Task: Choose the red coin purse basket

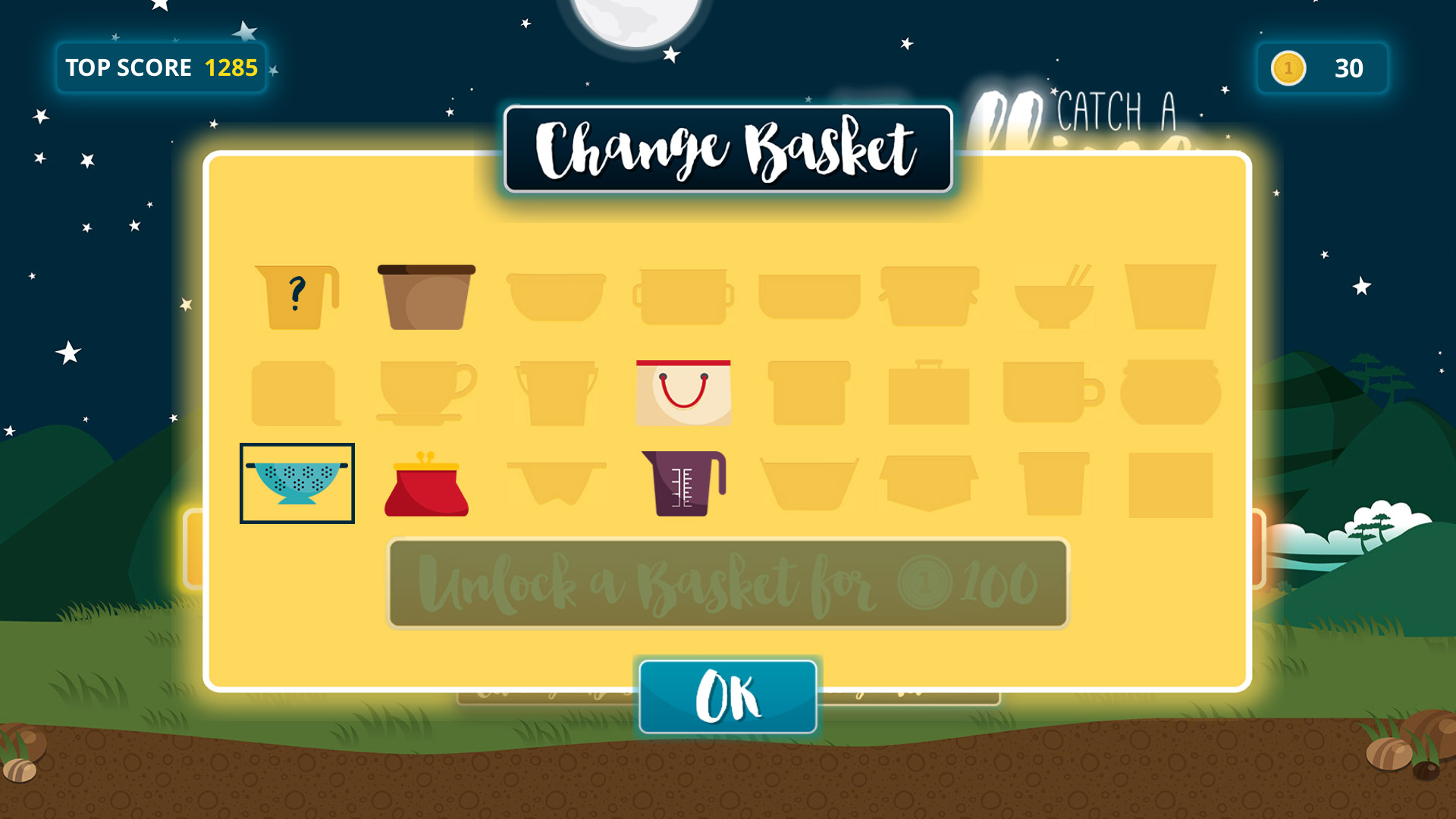Action: 428,487
